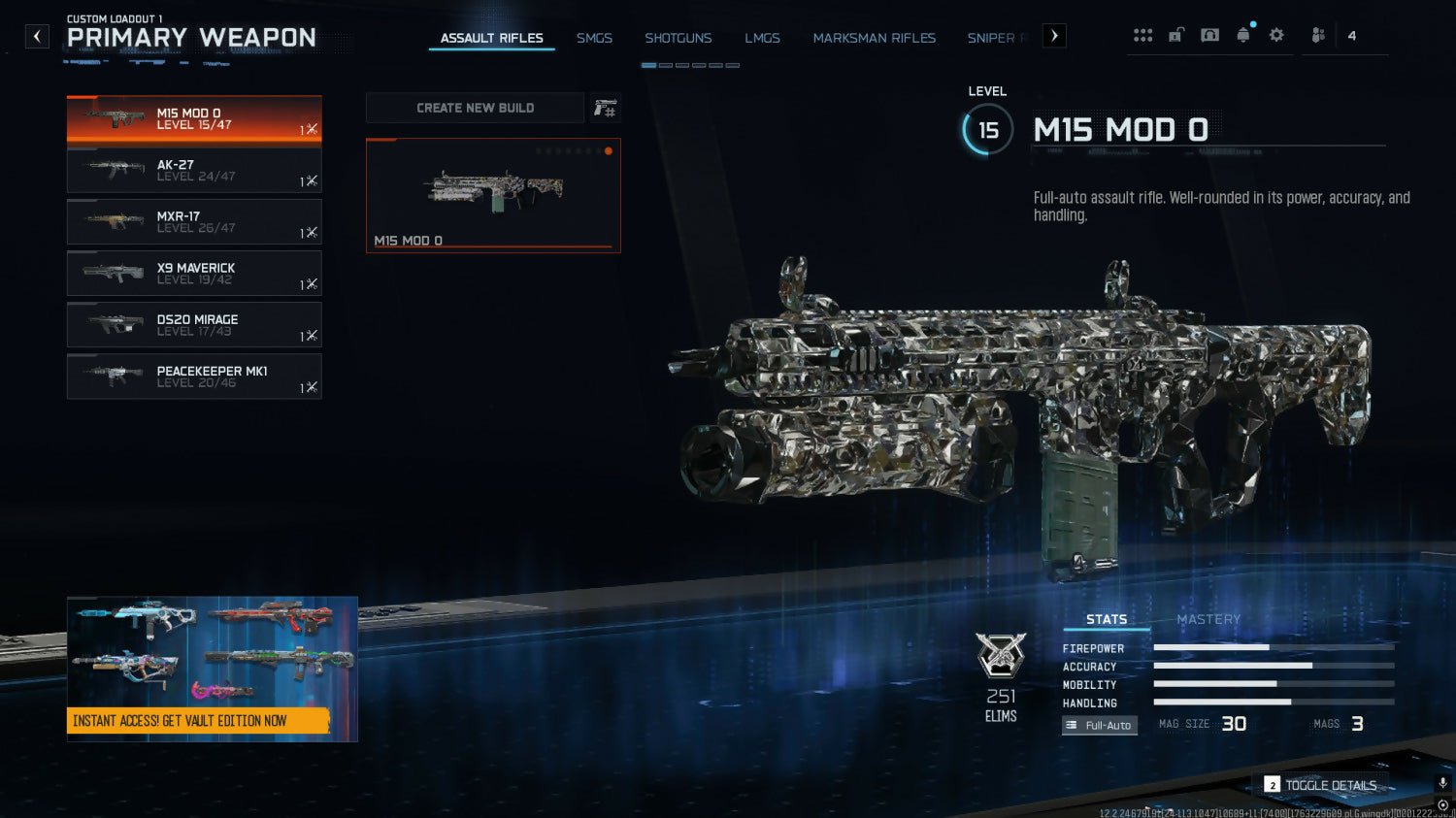
Task: Select the M15 MOD 0 build thumbnail
Action: tap(493, 195)
